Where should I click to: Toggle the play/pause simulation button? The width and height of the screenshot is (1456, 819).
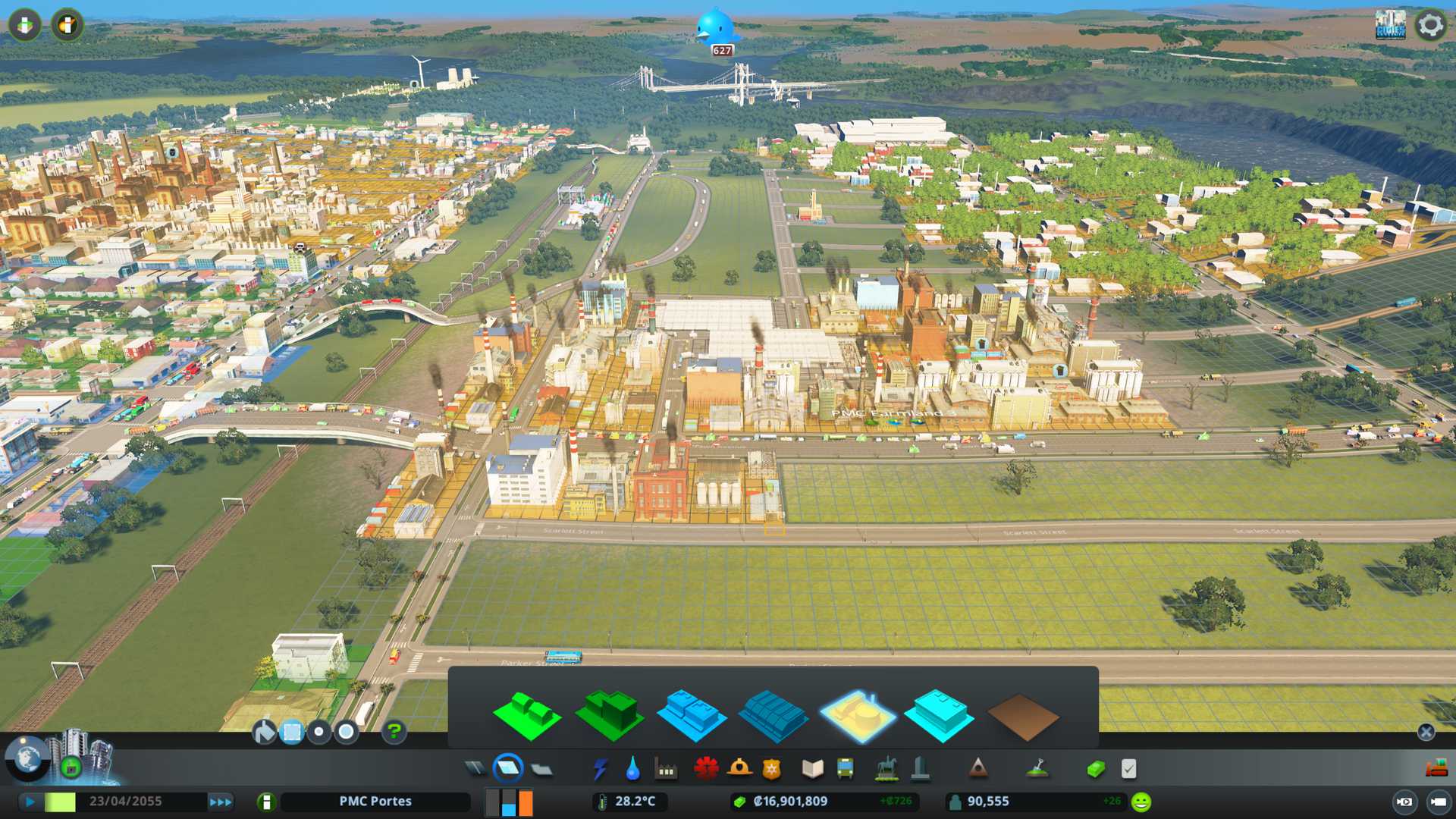click(x=30, y=802)
